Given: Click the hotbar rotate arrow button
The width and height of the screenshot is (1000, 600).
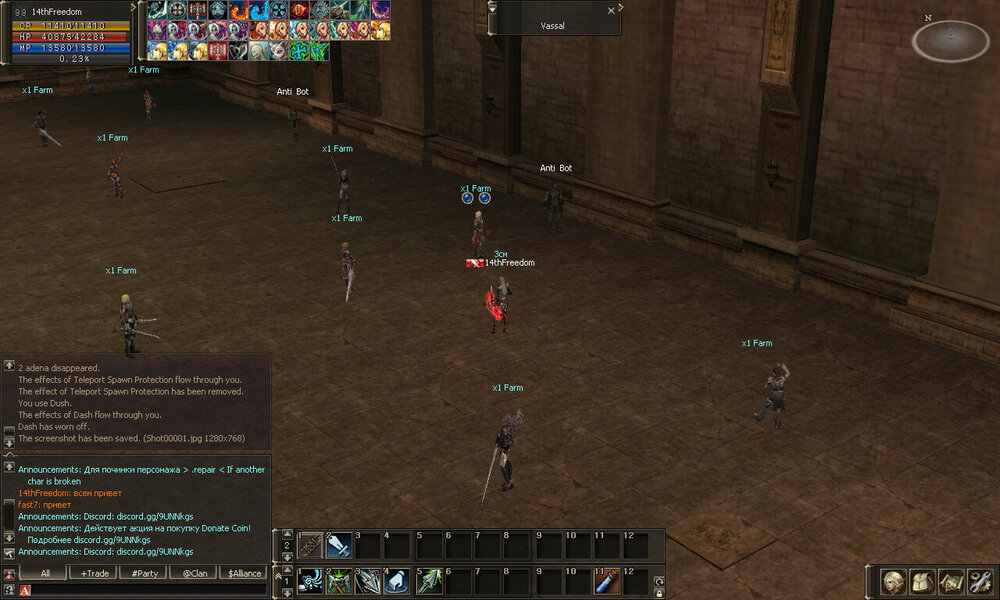Looking at the screenshot, I should pyautogui.click(x=659, y=581).
